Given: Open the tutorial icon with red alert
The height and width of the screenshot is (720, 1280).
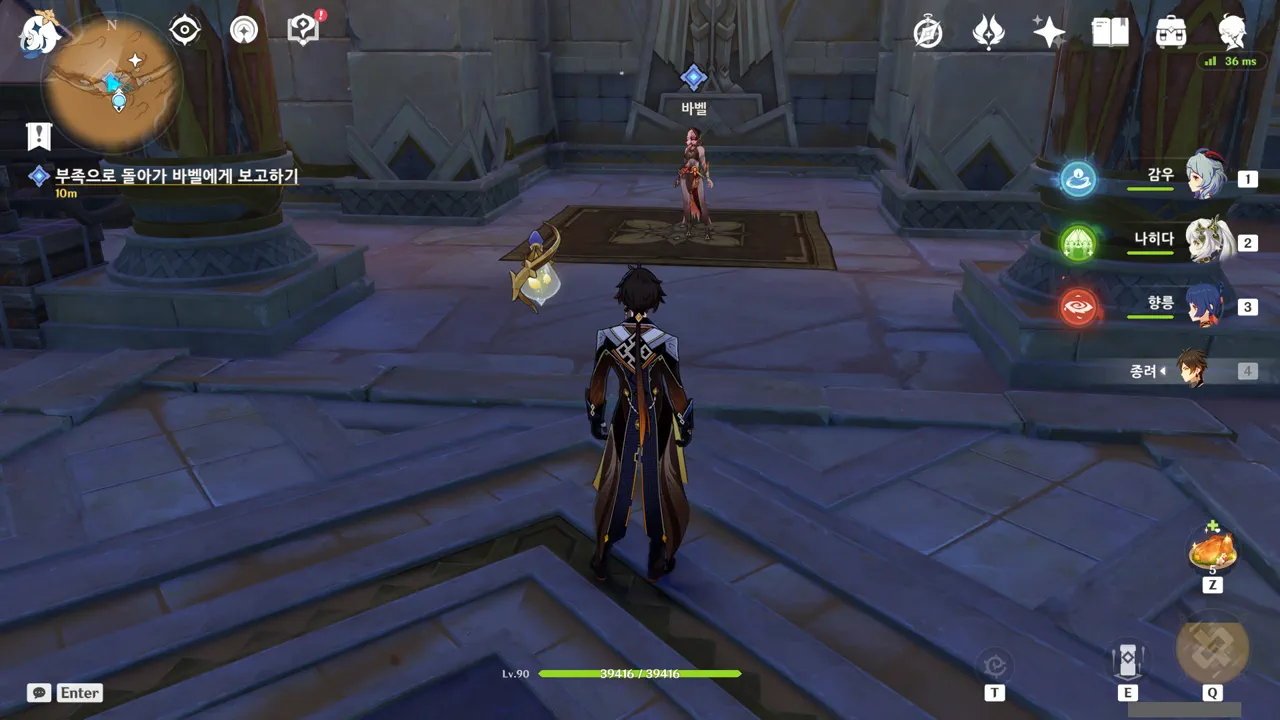Looking at the screenshot, I should click(x=302, y=30).
